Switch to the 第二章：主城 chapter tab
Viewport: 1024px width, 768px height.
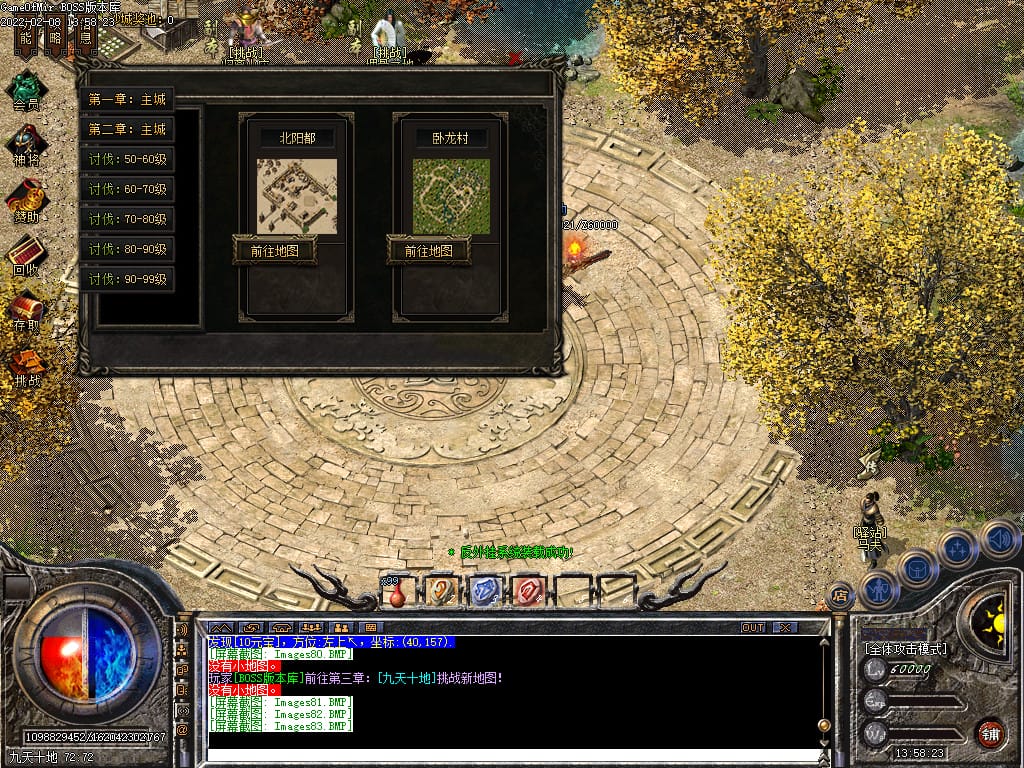[x=127, y=129]
